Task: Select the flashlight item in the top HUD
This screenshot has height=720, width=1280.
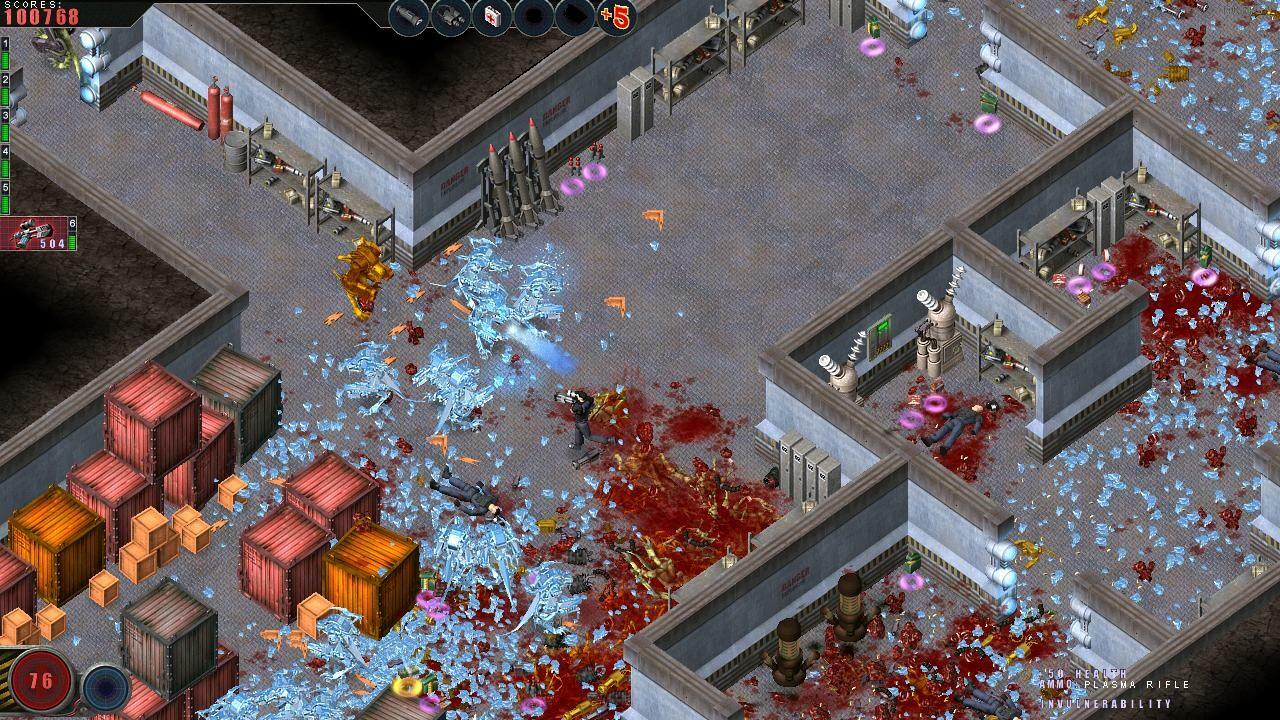Action: tap(407, 16)
